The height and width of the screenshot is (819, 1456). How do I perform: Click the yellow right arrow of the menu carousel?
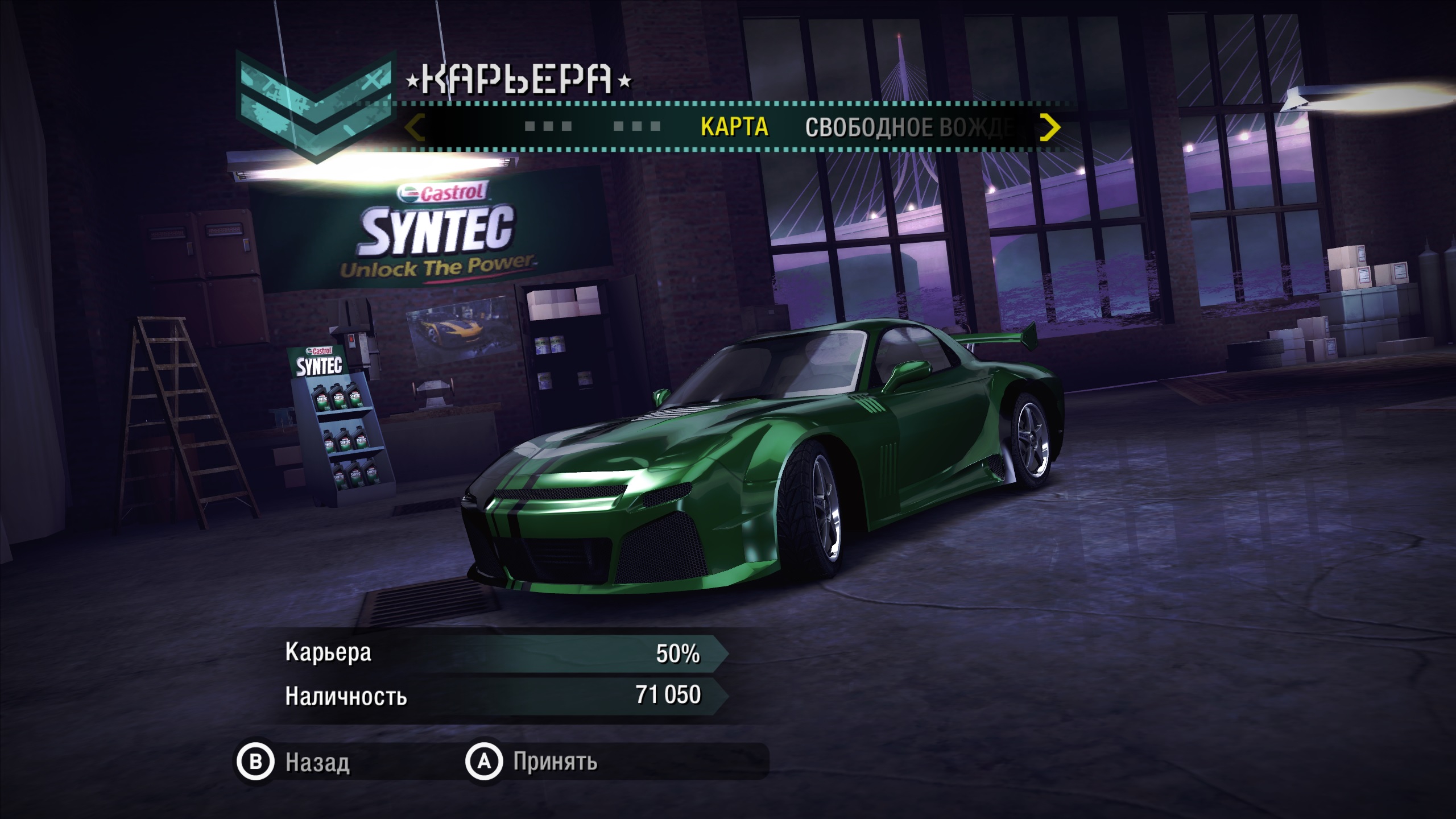pyautogui.click(x=1049, y=127)
